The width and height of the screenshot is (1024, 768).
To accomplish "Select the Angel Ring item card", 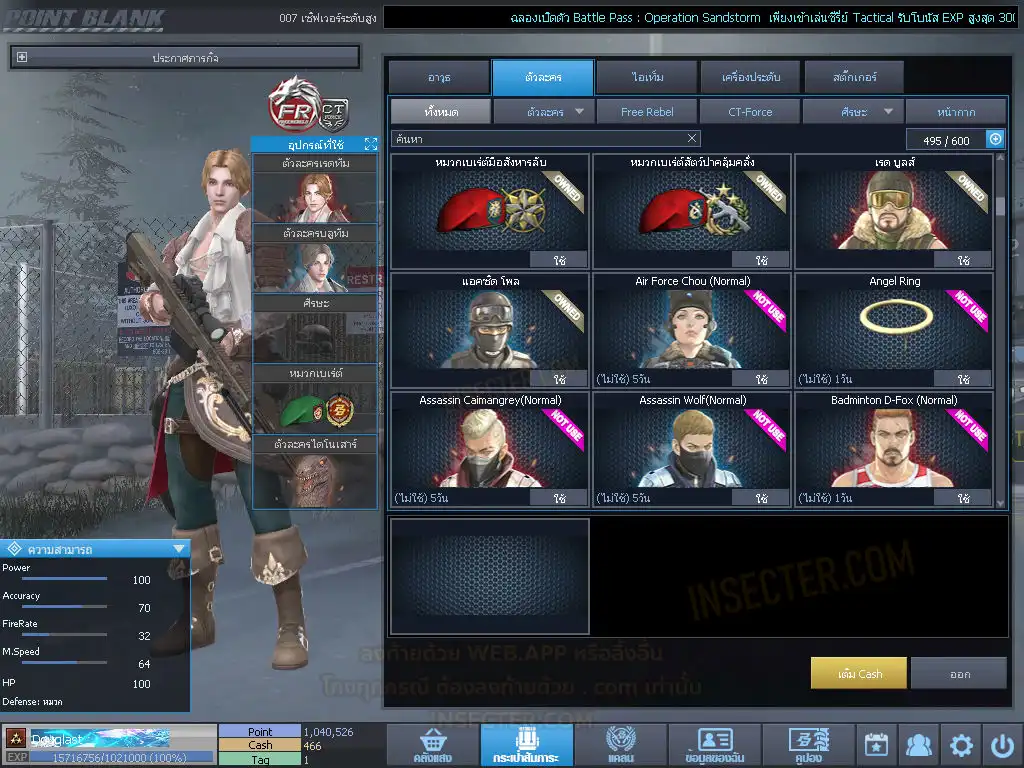I will (x=894, y=330).
